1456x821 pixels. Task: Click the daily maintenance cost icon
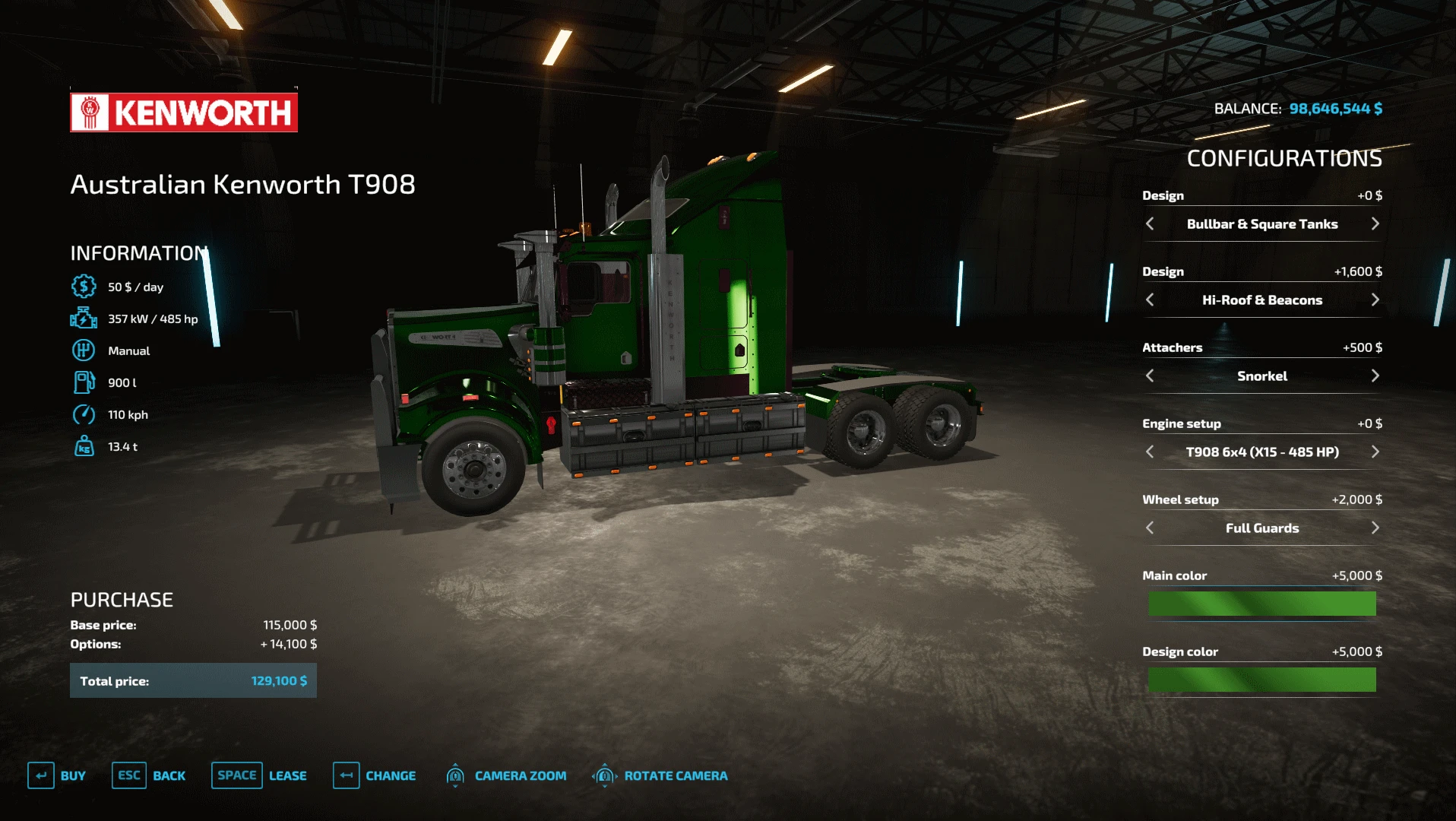84,287
